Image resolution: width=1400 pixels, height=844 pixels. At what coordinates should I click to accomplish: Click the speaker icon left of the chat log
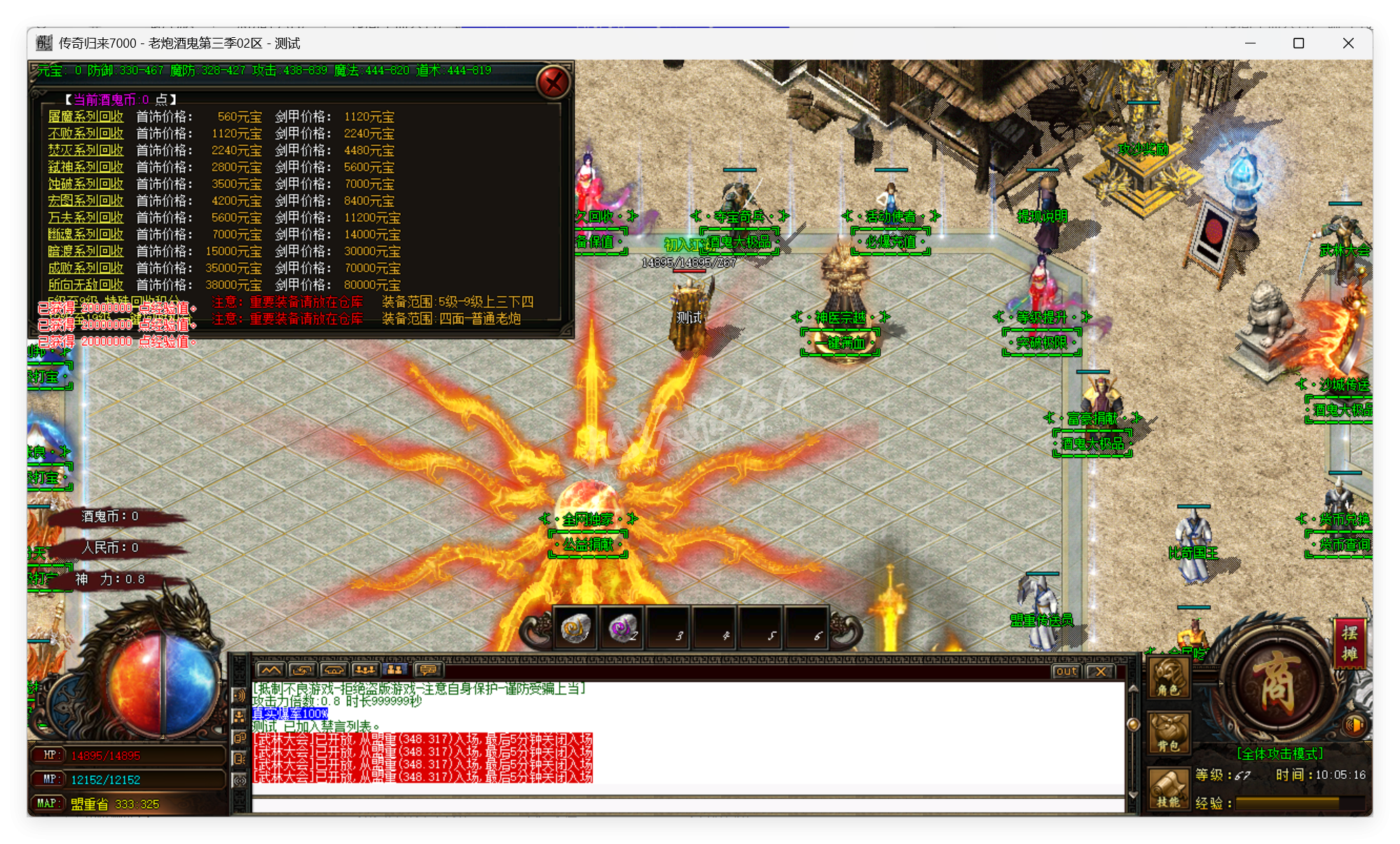[x=240, y=695]
